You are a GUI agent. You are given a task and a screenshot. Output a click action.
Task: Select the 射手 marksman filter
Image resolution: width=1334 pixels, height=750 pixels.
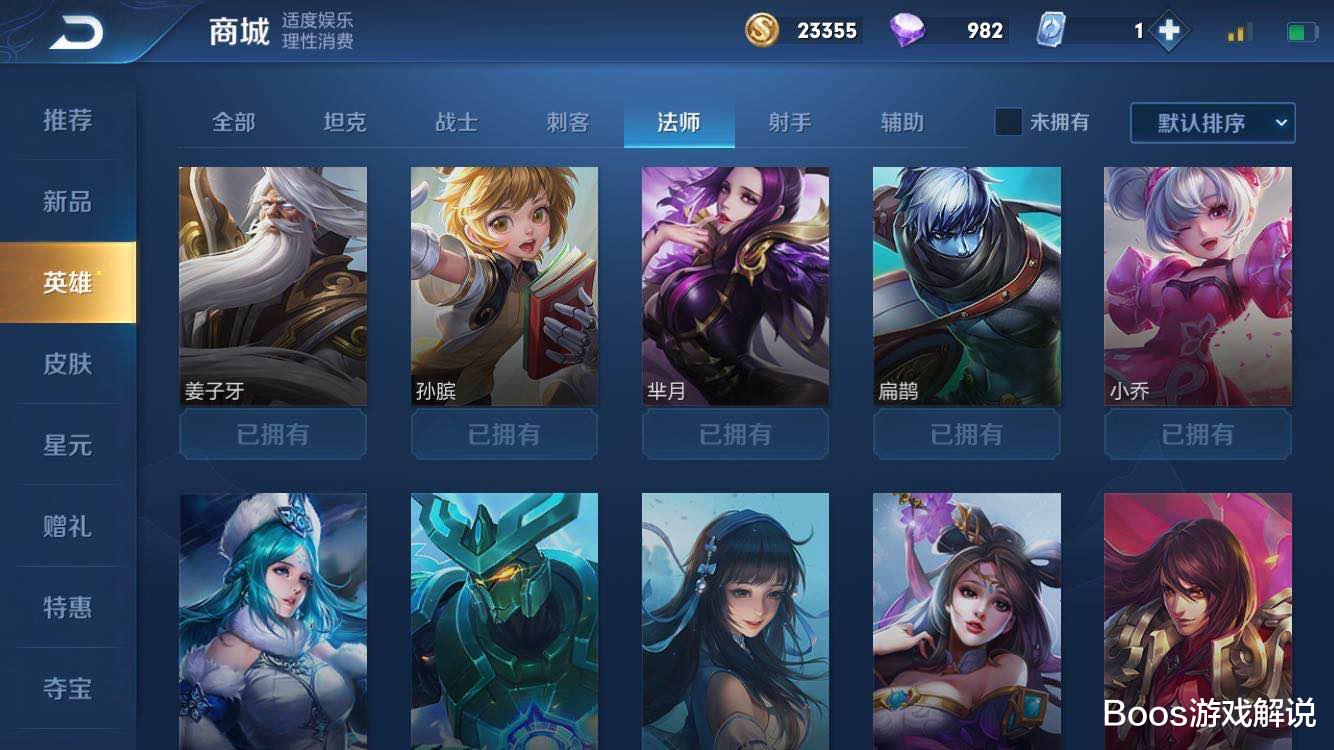coord(791,120)
